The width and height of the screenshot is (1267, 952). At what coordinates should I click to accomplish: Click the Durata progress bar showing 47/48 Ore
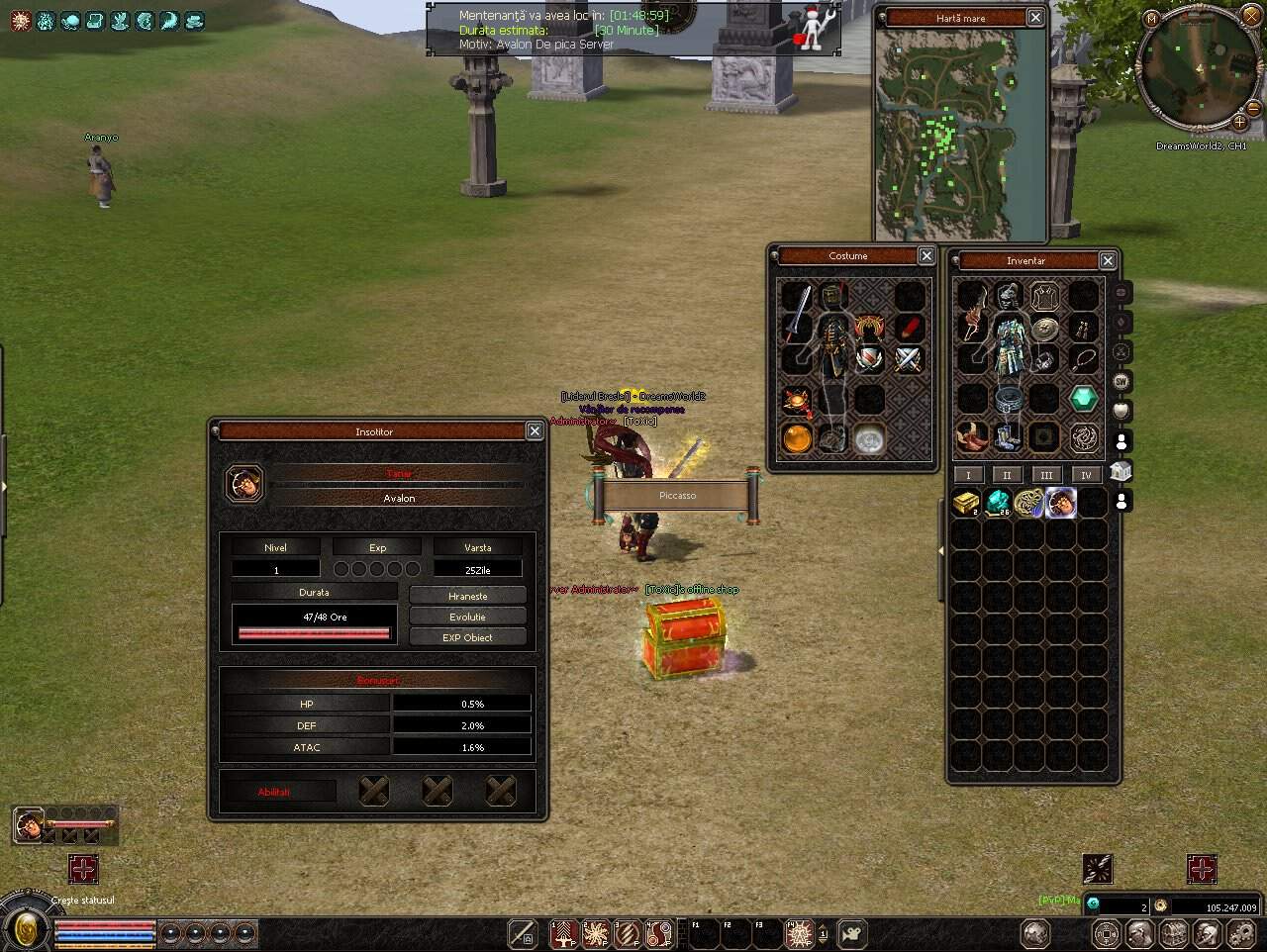pos(313,623)
